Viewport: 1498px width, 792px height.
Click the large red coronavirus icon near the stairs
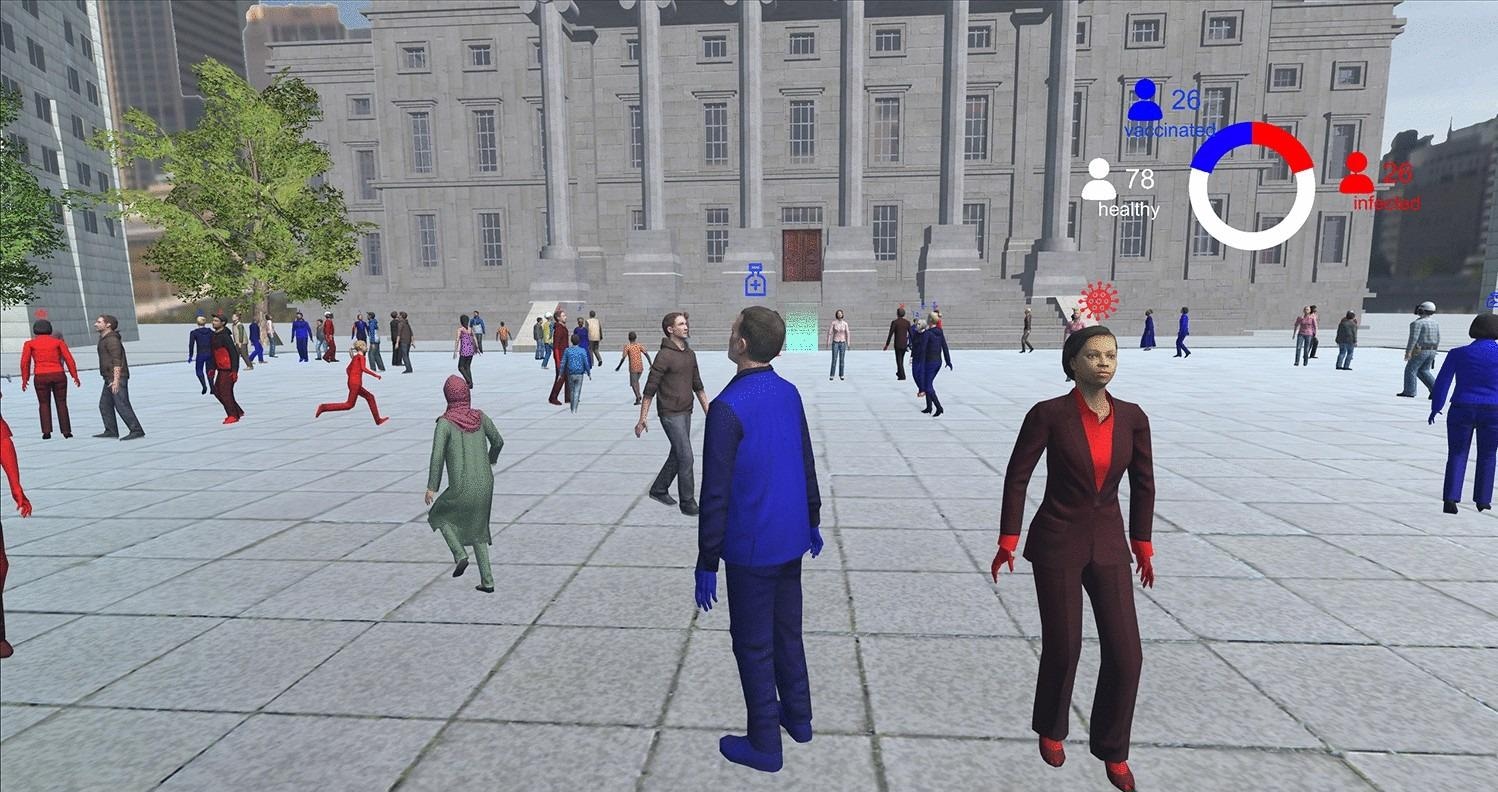(x=1096, y=300)
